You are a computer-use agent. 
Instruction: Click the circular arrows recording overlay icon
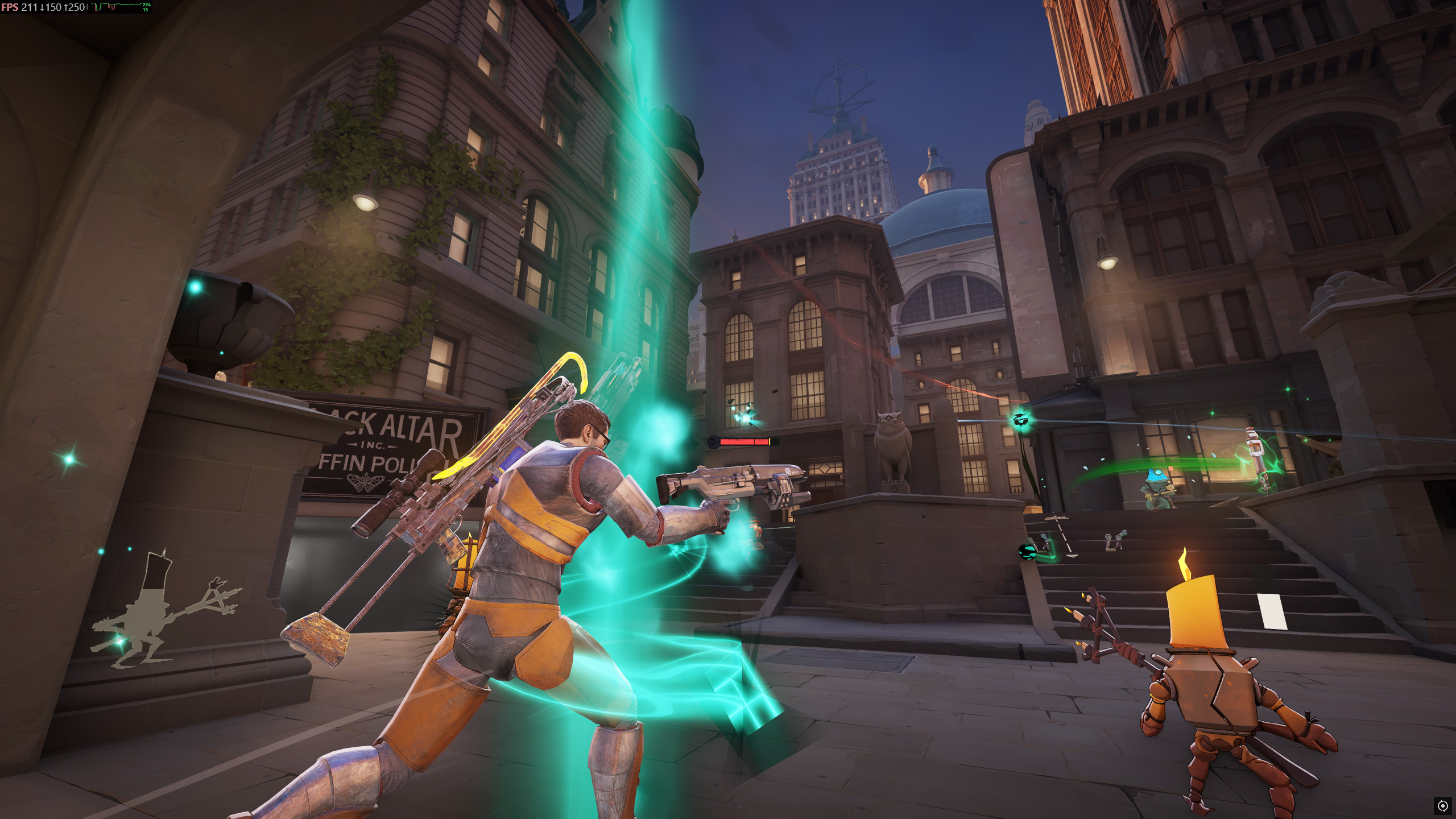(x=1442, y=805)
